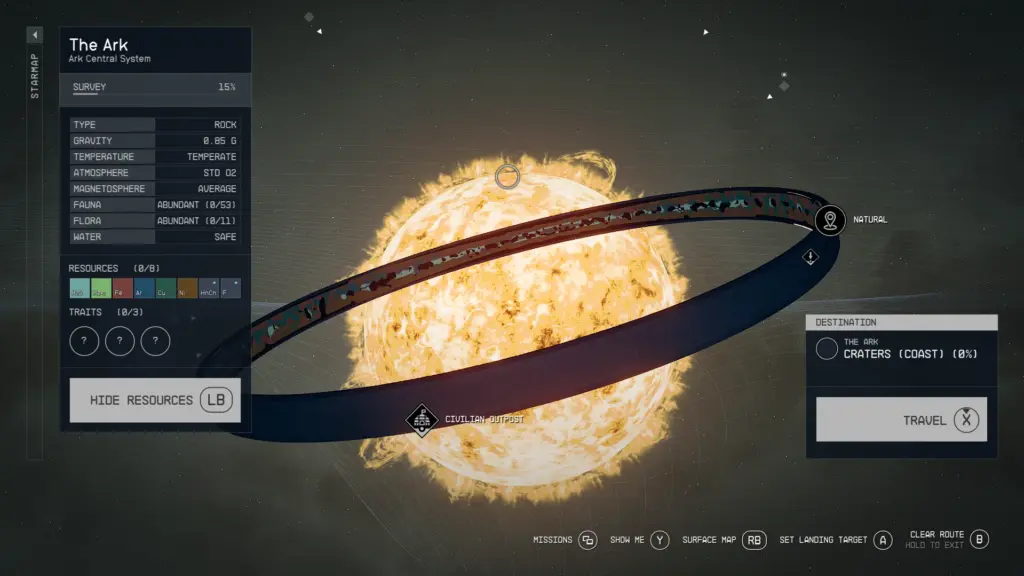
Task: Select the red Fe resource tile
Action: tap(123, 289)
